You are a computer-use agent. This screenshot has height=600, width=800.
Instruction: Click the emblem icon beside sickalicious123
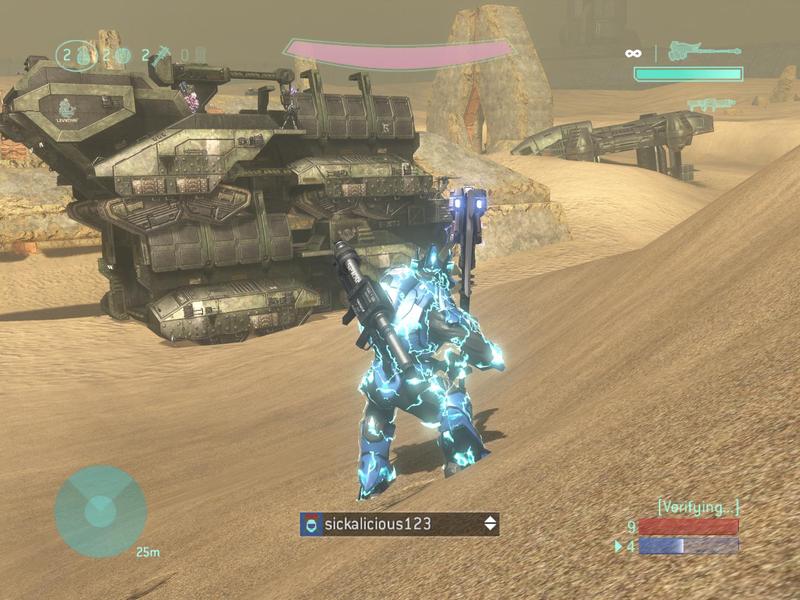click(313, 524)
